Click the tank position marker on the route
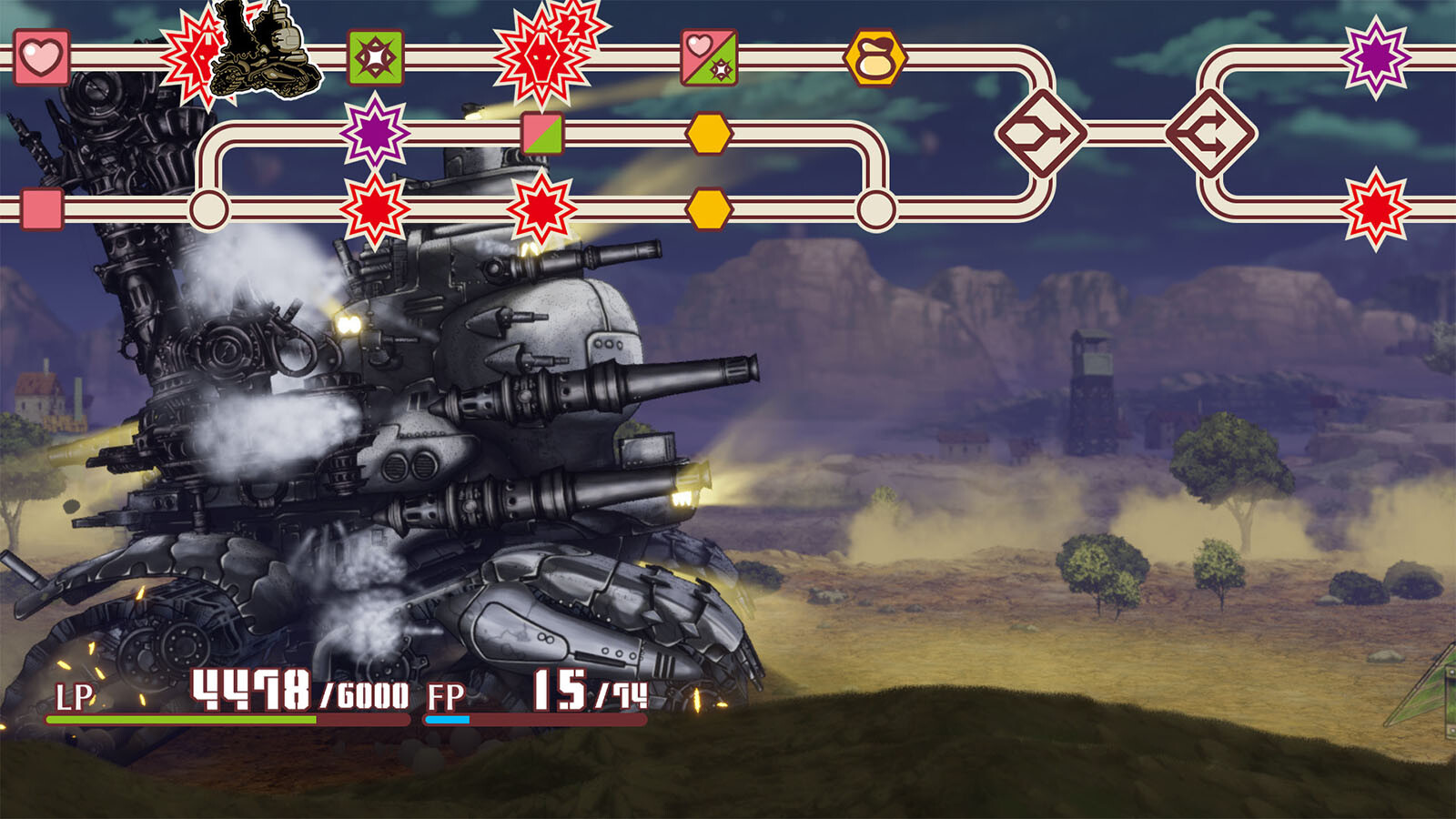 point(266,50)
